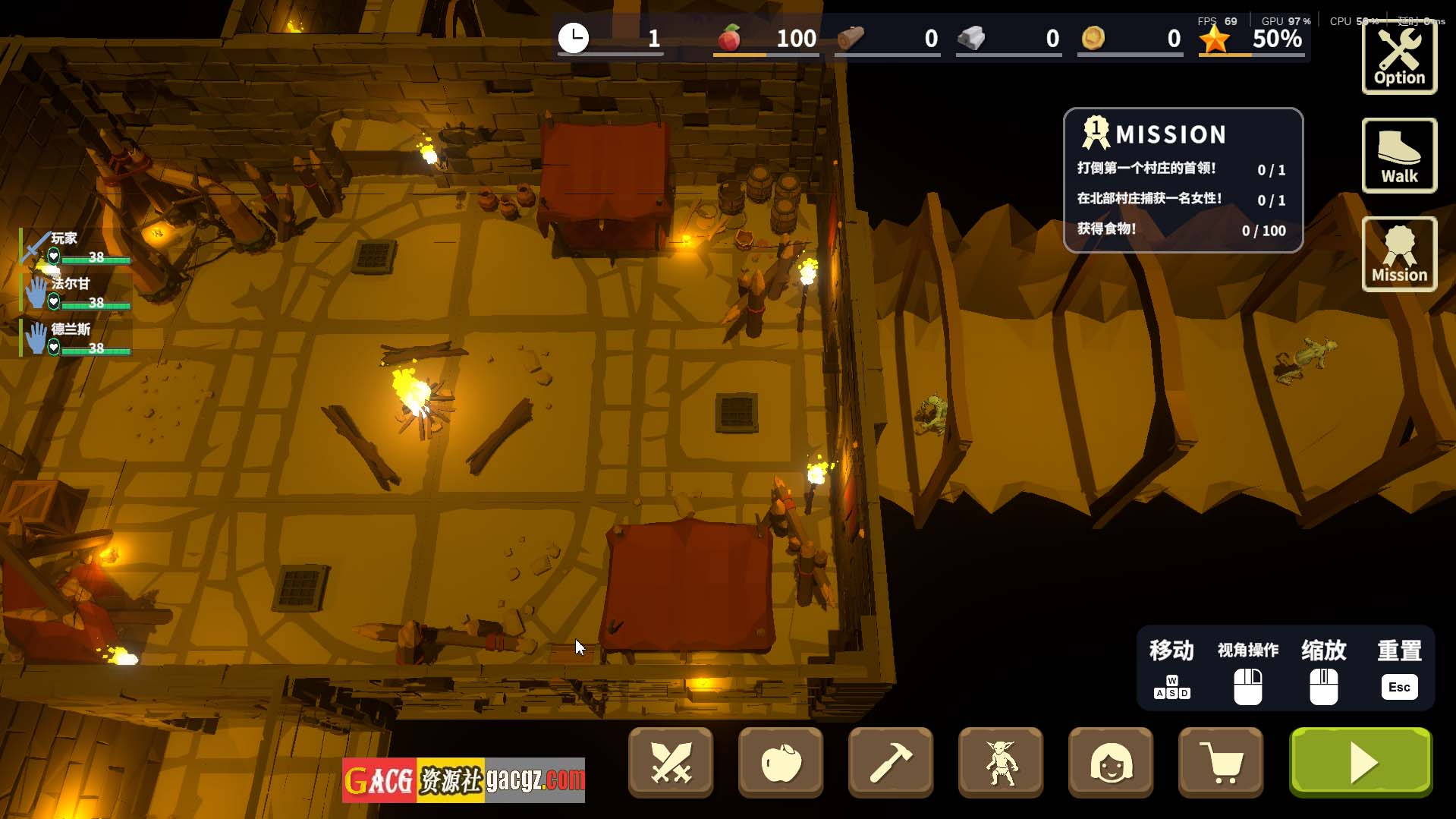1456x819 pixels.
Task: Click the MISSION objectives panel
Action: coord(1183,181)
